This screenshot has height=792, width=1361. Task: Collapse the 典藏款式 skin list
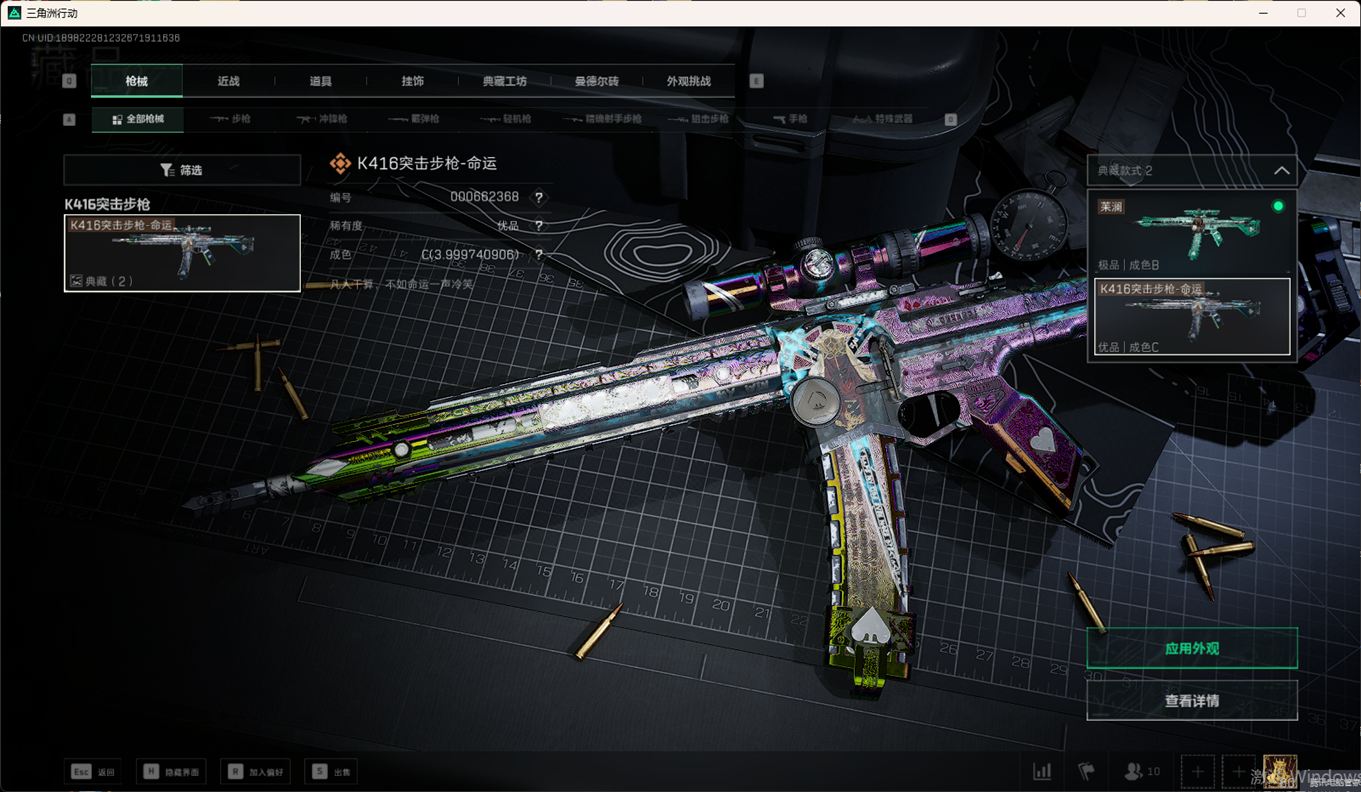pos(1281,171)
